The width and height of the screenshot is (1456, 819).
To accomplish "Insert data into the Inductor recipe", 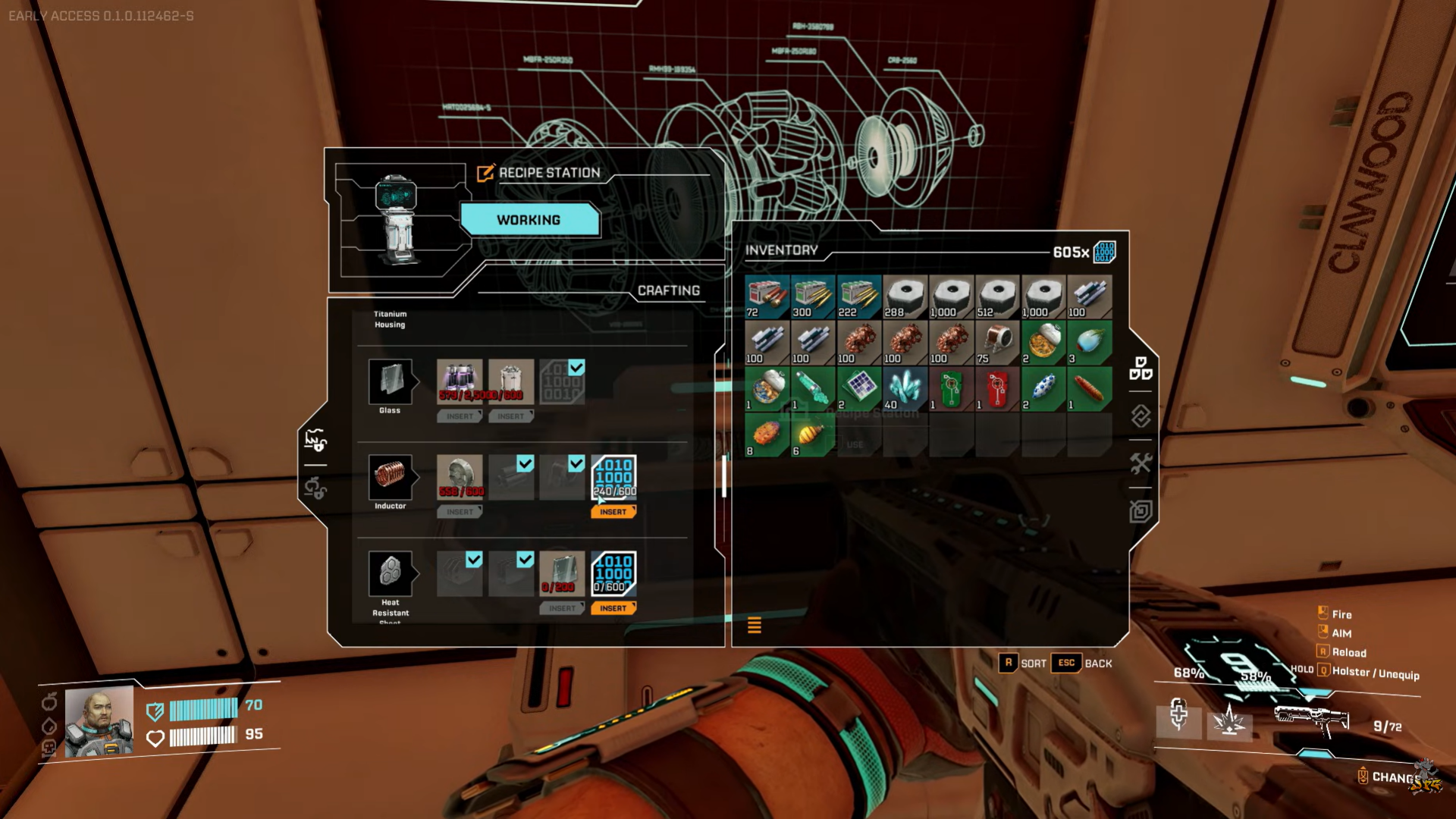I will click(613, 512).
